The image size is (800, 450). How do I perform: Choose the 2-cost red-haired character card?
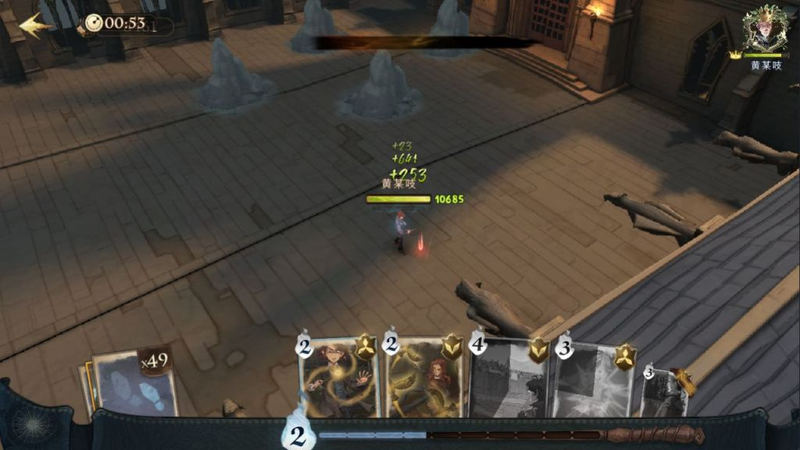(x=425, y=380)
